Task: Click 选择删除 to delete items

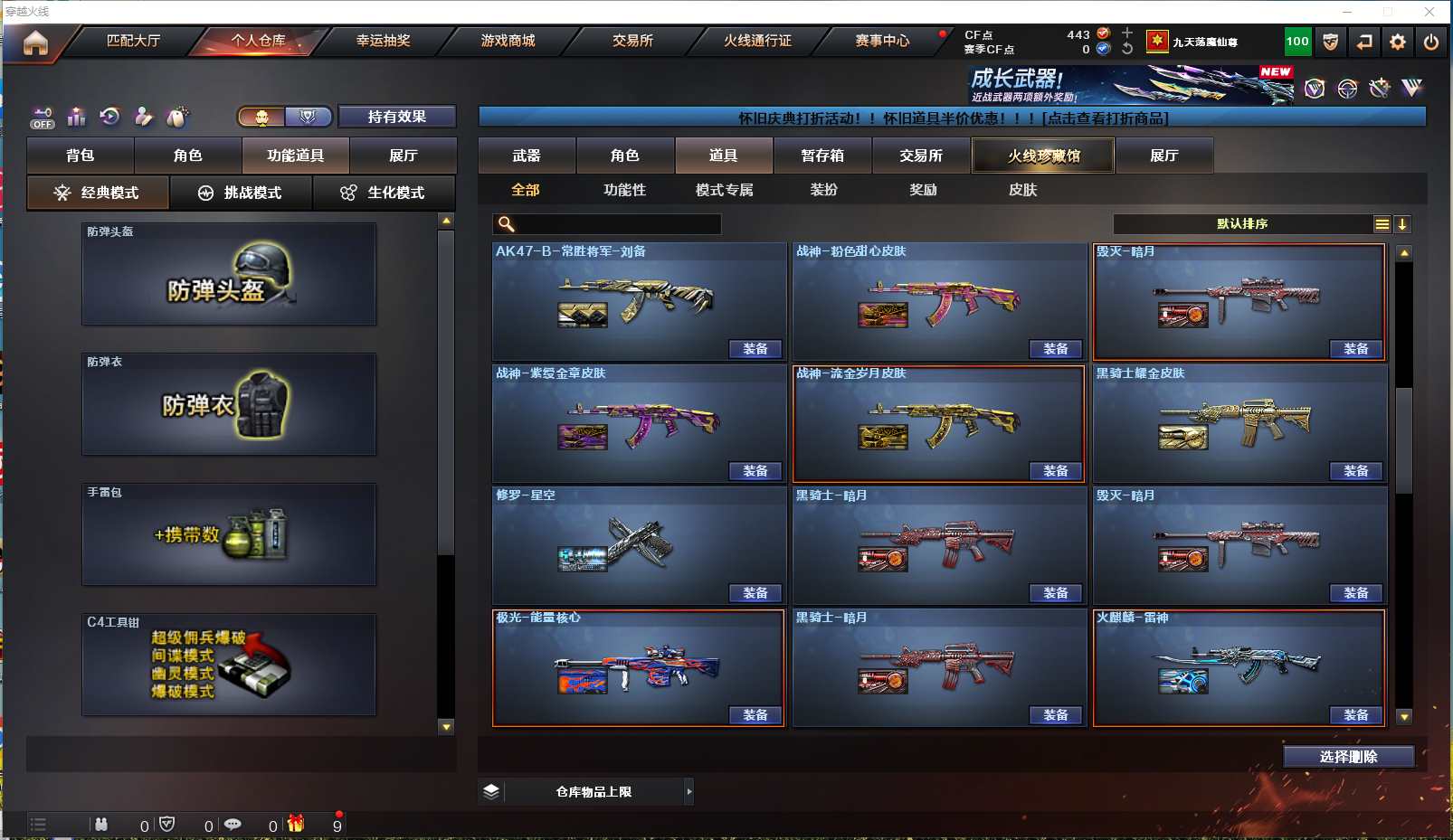Action: pos(1348,757)
